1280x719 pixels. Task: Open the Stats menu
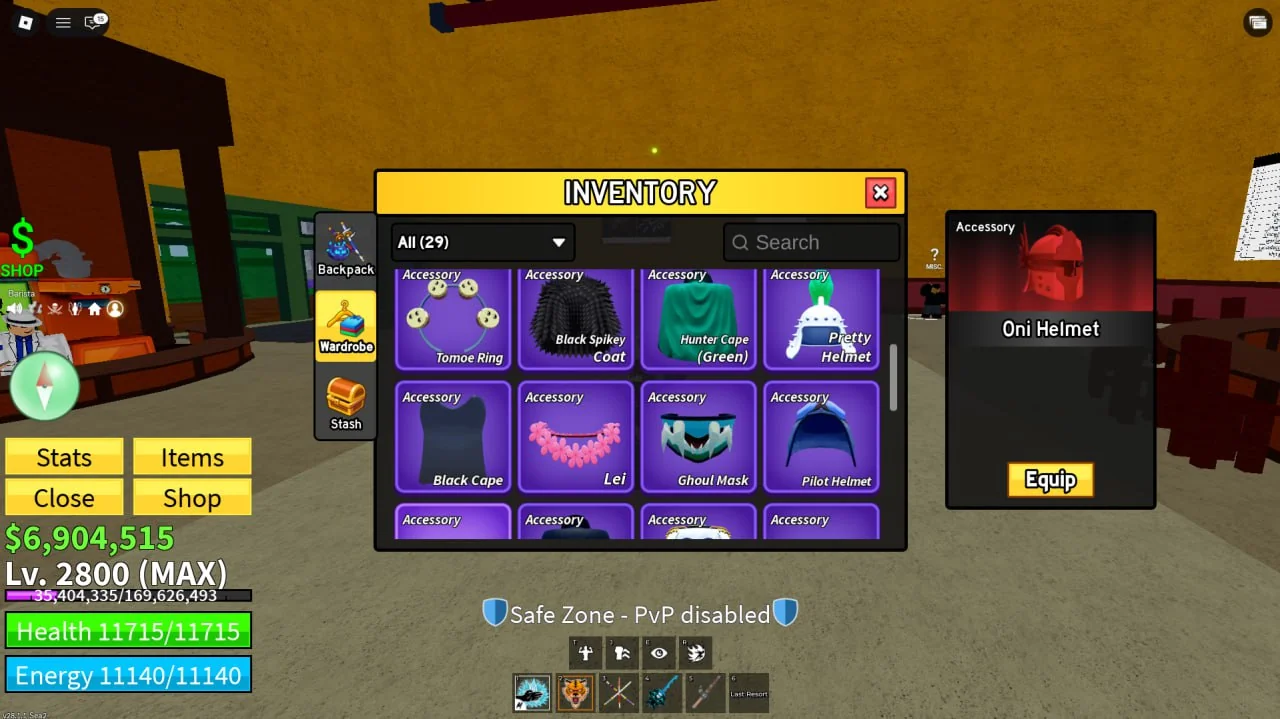point(64,457)
